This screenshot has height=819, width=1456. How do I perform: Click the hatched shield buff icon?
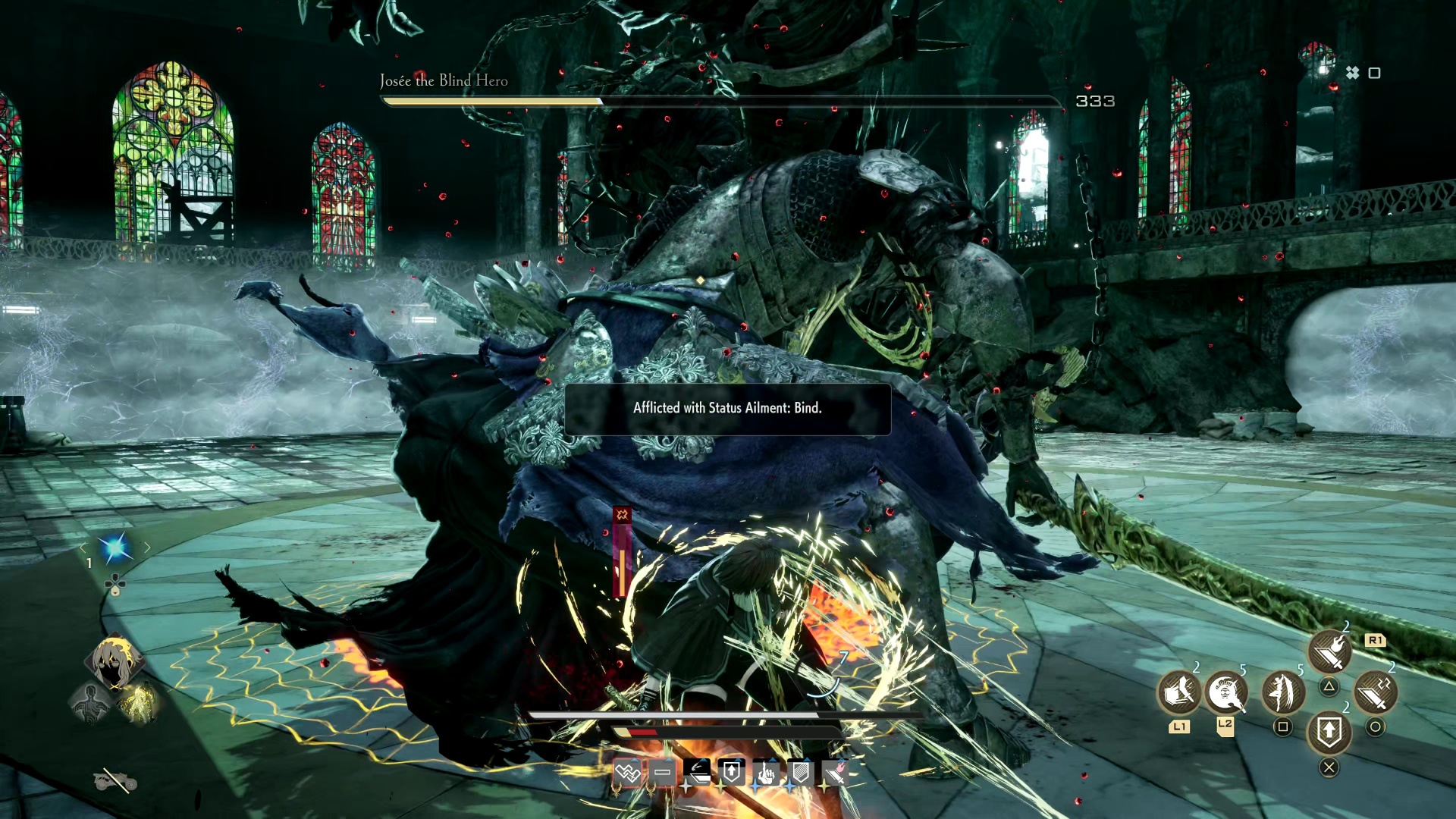[x=801, y=771]
